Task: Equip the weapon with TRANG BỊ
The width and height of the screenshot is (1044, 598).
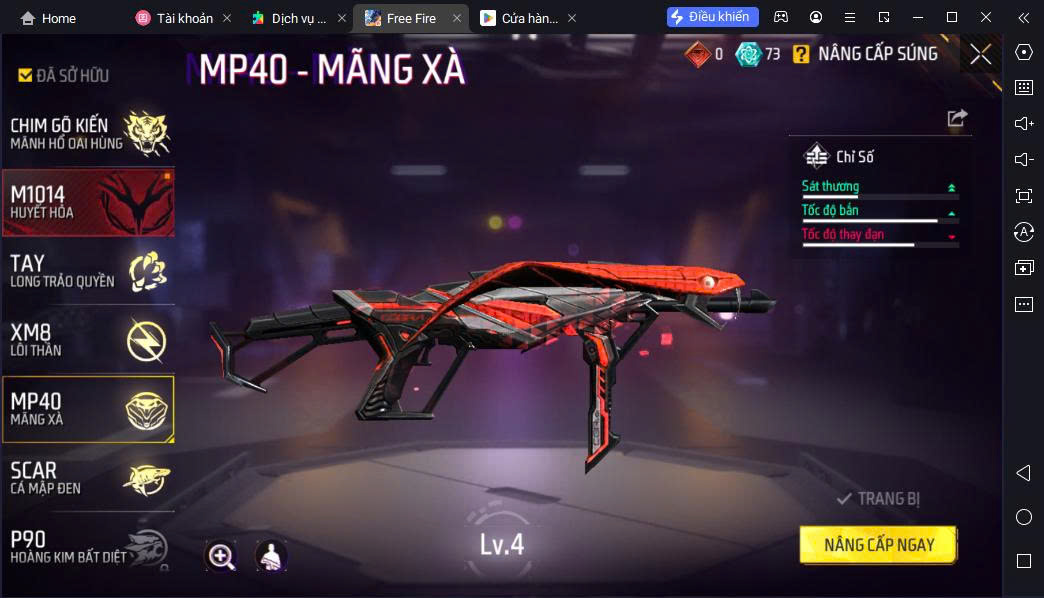Action: (878, 498)
